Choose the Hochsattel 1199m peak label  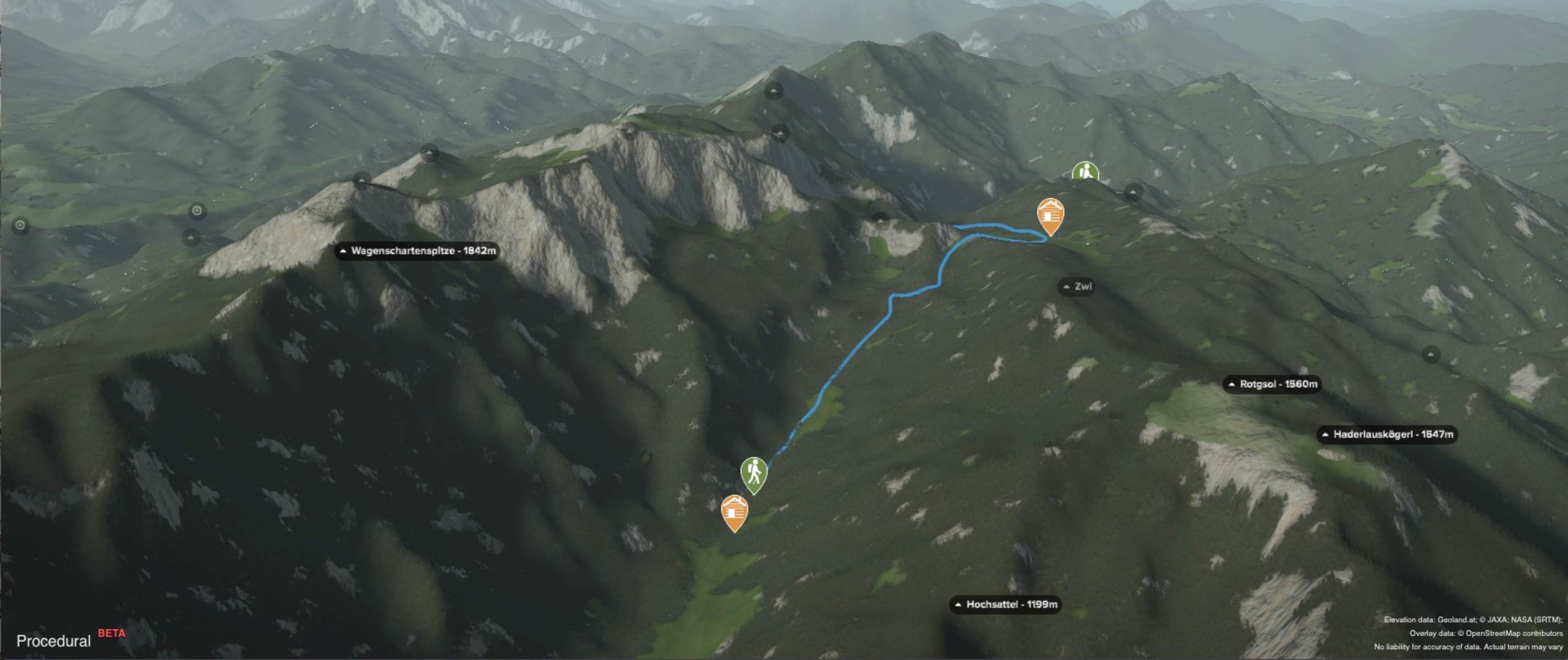pyautogui.click(x=1006, y=604)
